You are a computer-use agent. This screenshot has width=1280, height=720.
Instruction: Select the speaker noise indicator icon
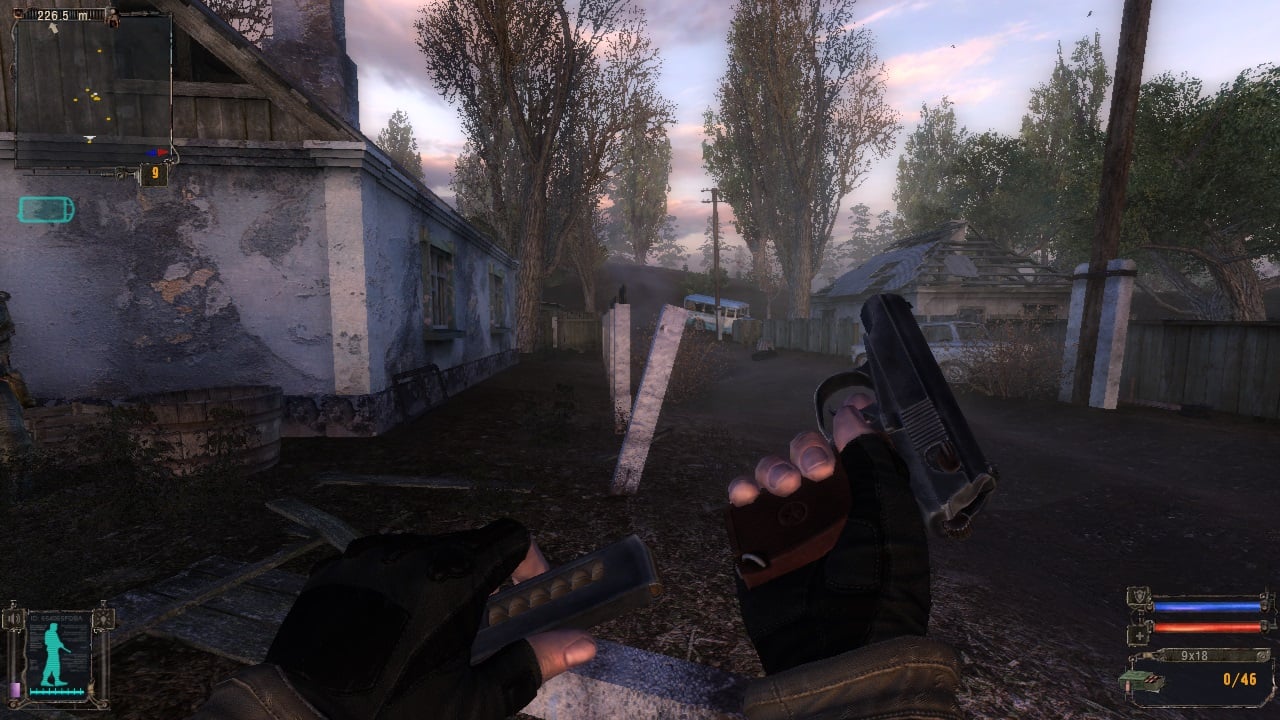click(15, 621)
